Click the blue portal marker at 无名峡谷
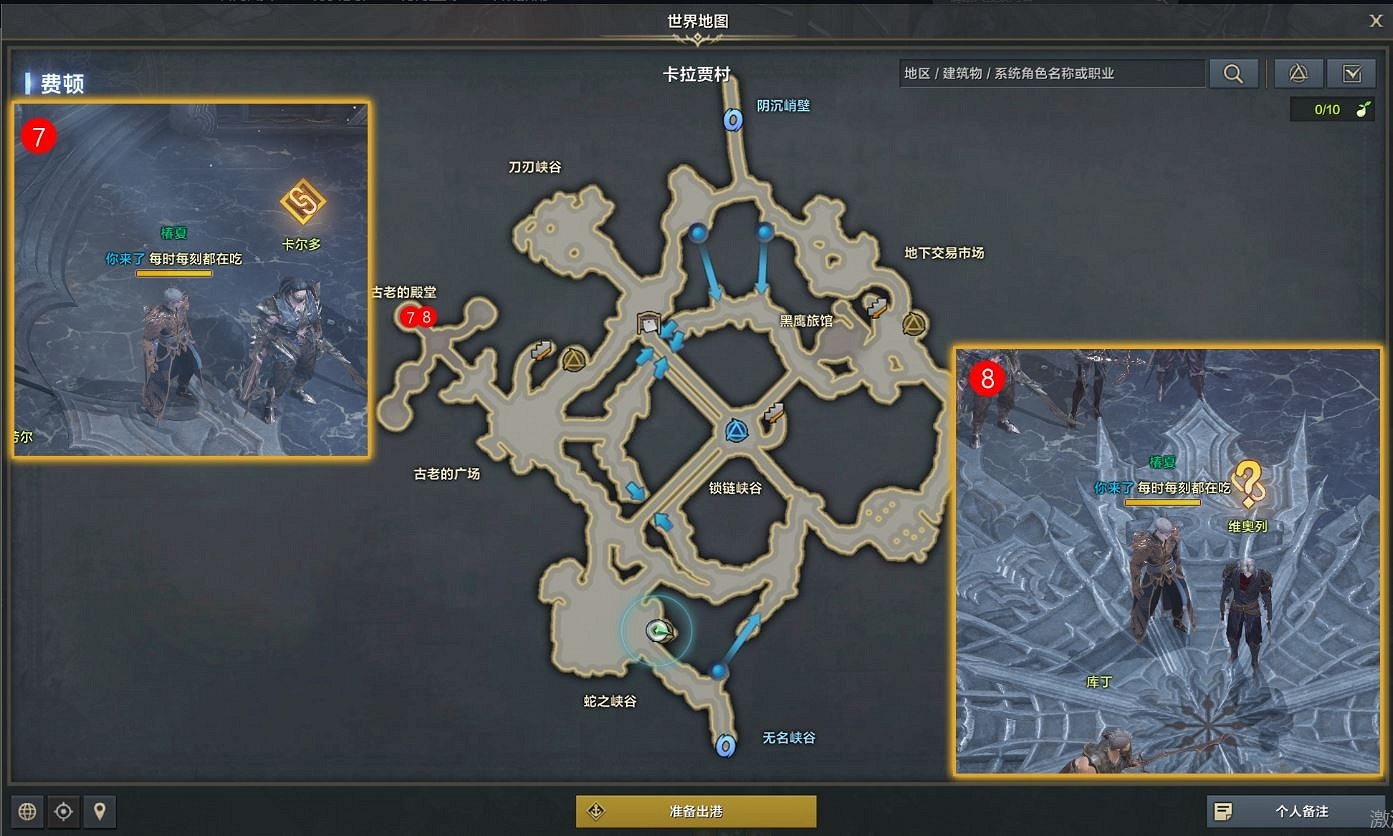The image size is (1393, 836). pyautogui.click(x=725, y=746)
